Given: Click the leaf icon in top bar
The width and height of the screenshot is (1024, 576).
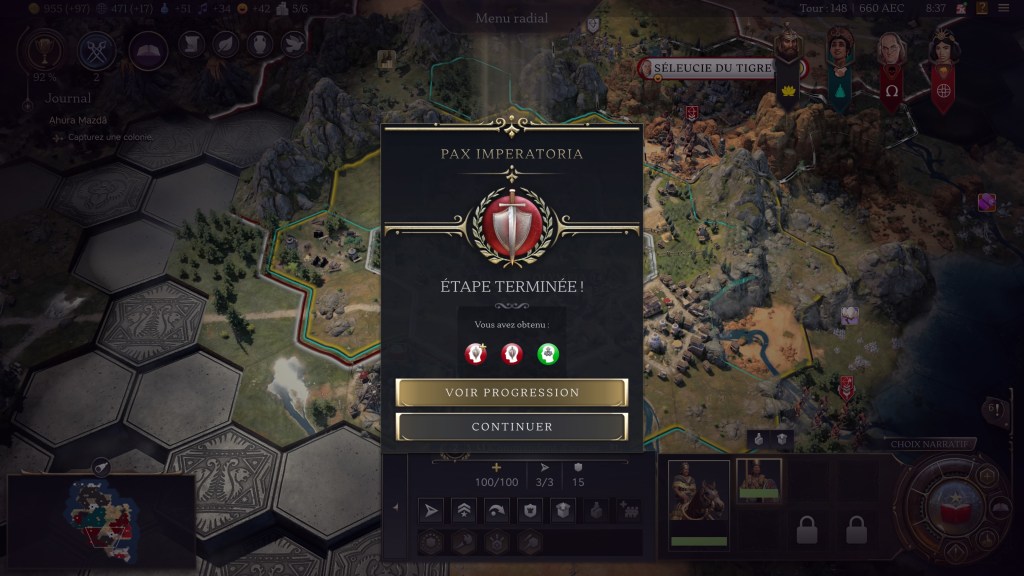Looking at the screenshot, I should pos(225,44).
